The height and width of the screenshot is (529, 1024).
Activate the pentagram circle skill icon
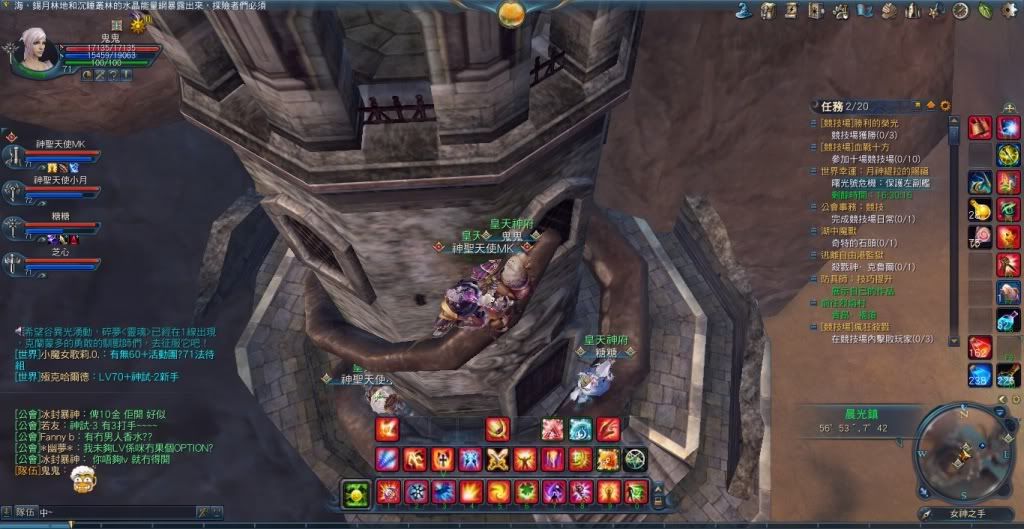coord(635,460)
